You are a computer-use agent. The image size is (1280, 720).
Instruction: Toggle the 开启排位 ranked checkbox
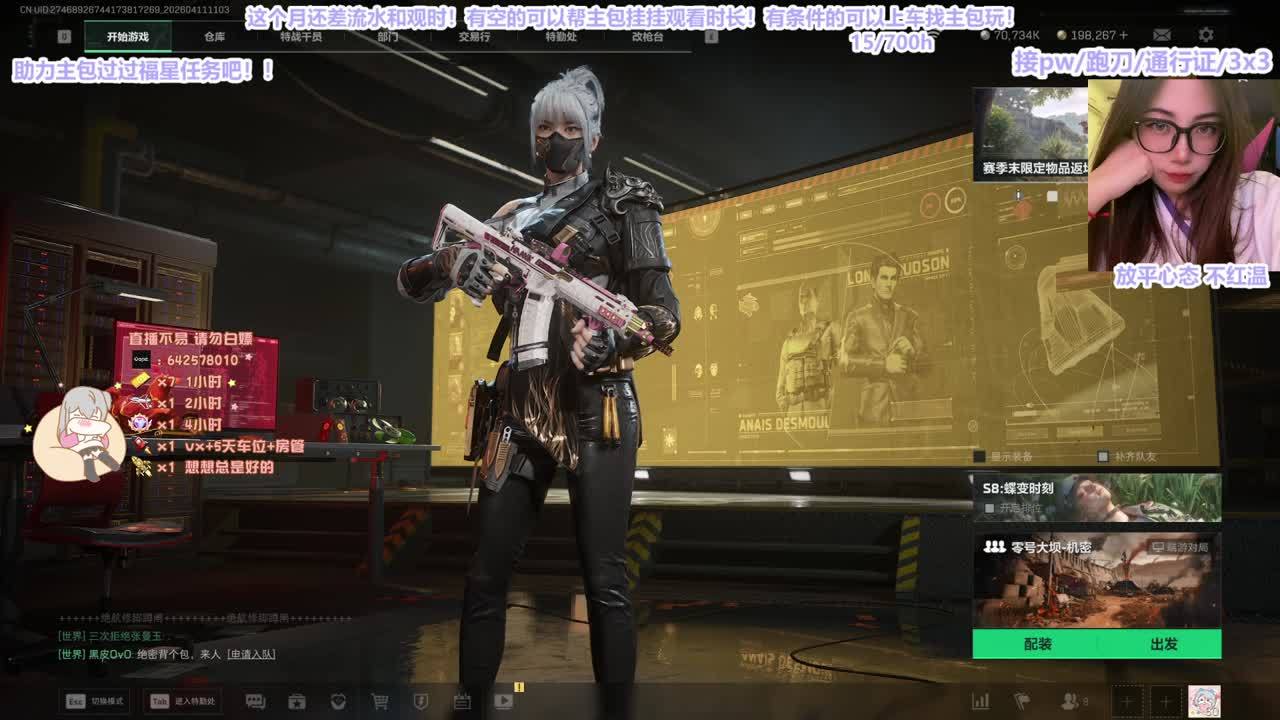click(x=990, y=508)
